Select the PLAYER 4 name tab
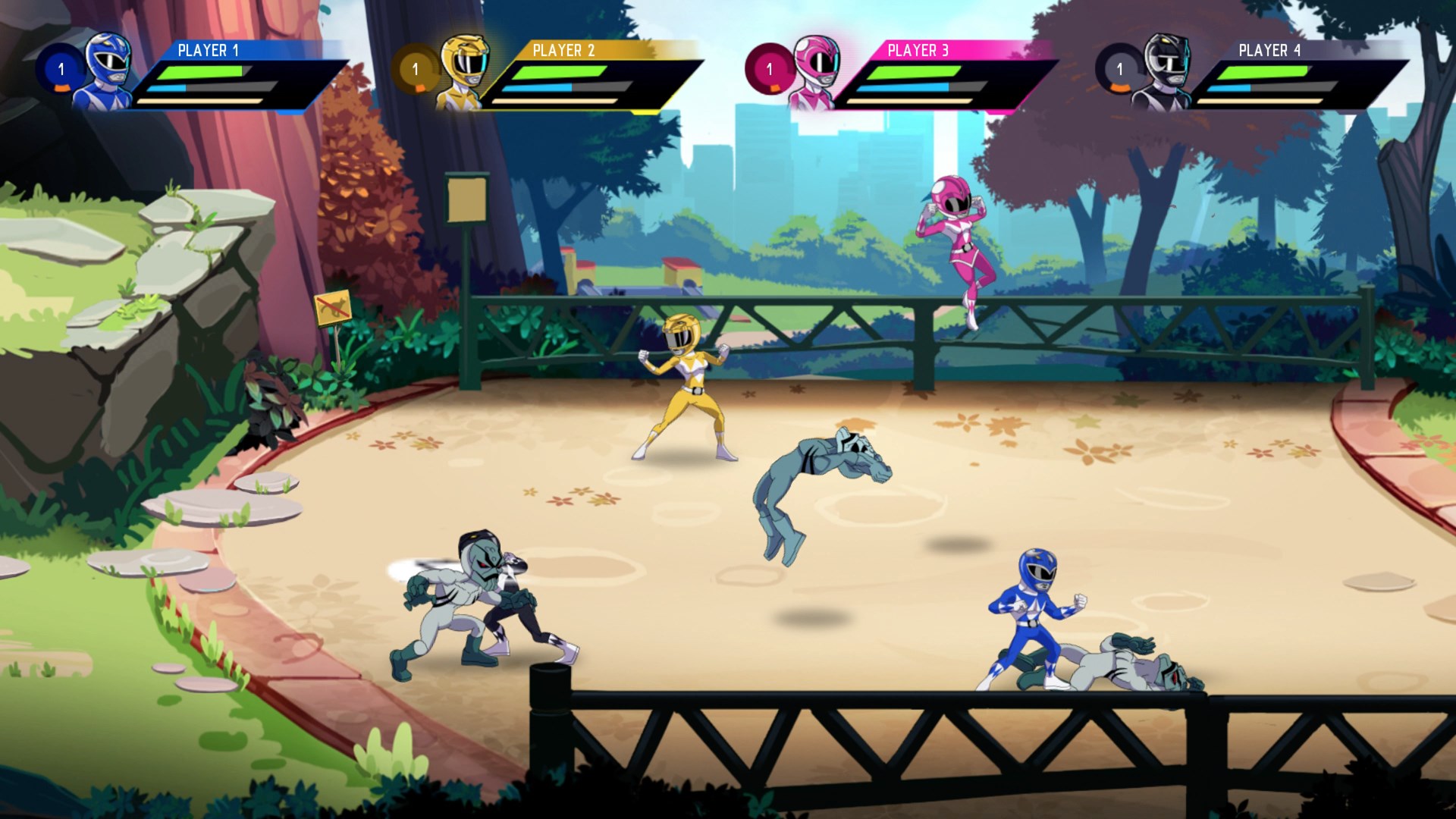The height and width of the screenshot is (819, 1456). 1269,50
